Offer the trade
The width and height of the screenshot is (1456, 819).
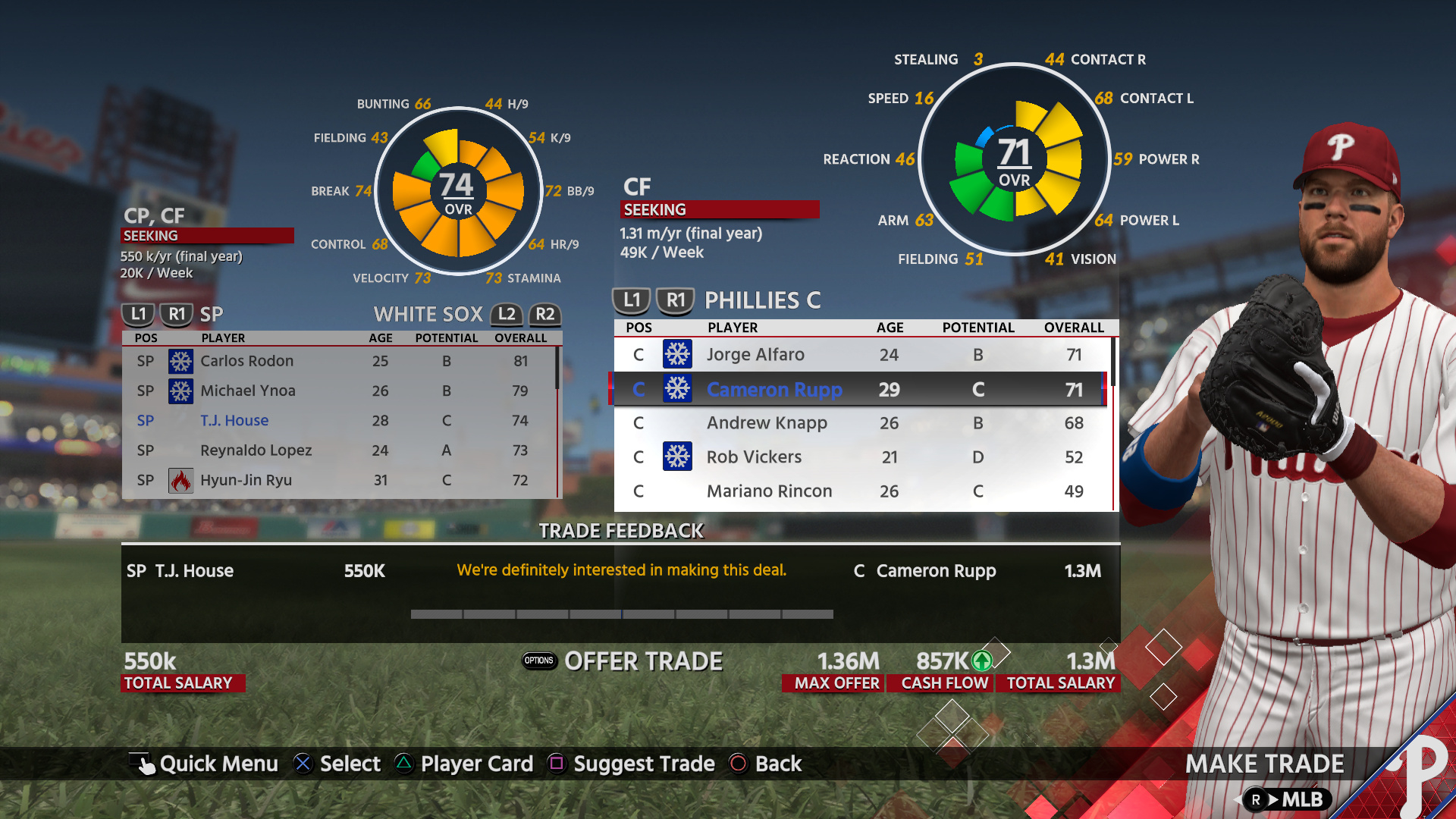point(643,661)
